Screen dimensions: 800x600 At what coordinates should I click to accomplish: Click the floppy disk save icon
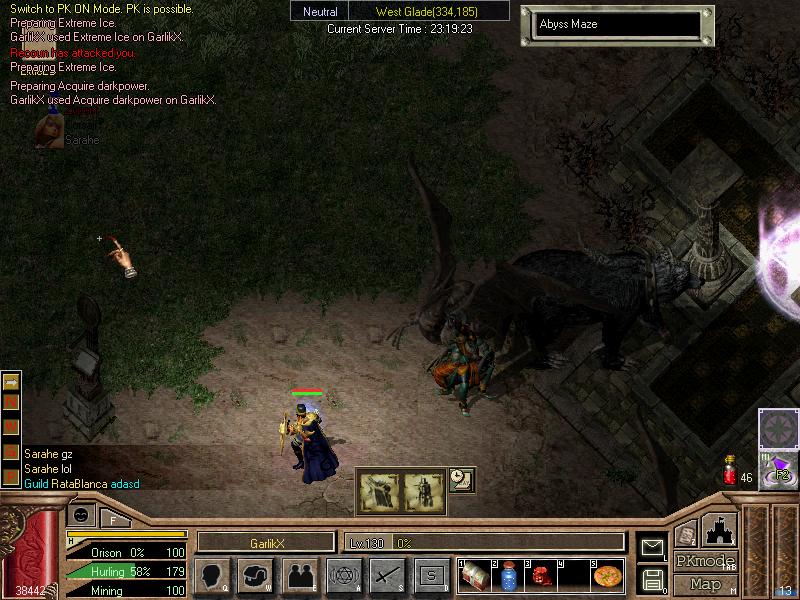point(652,579)
